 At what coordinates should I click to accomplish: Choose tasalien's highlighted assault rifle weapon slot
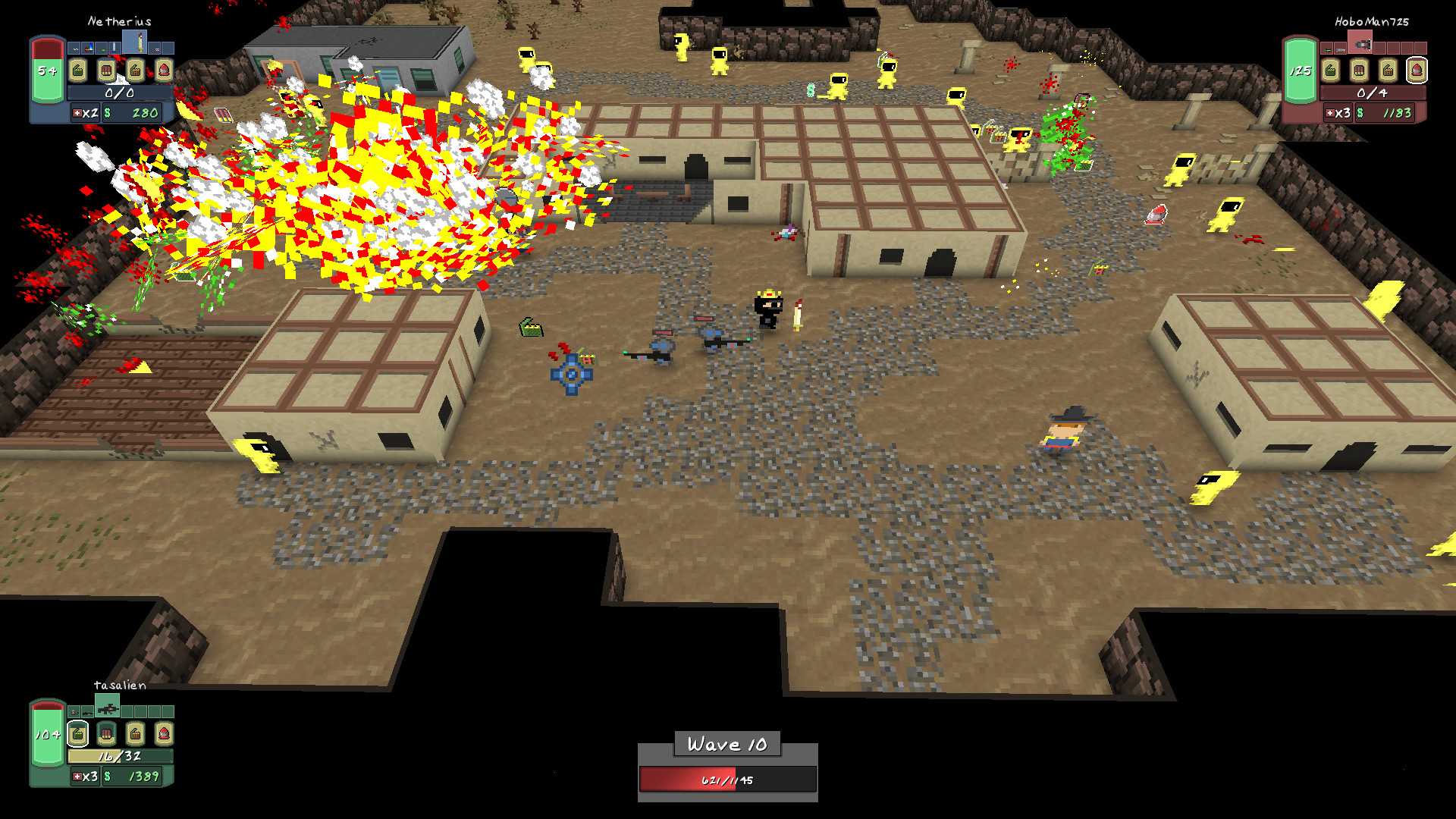[x=108, y=708]
